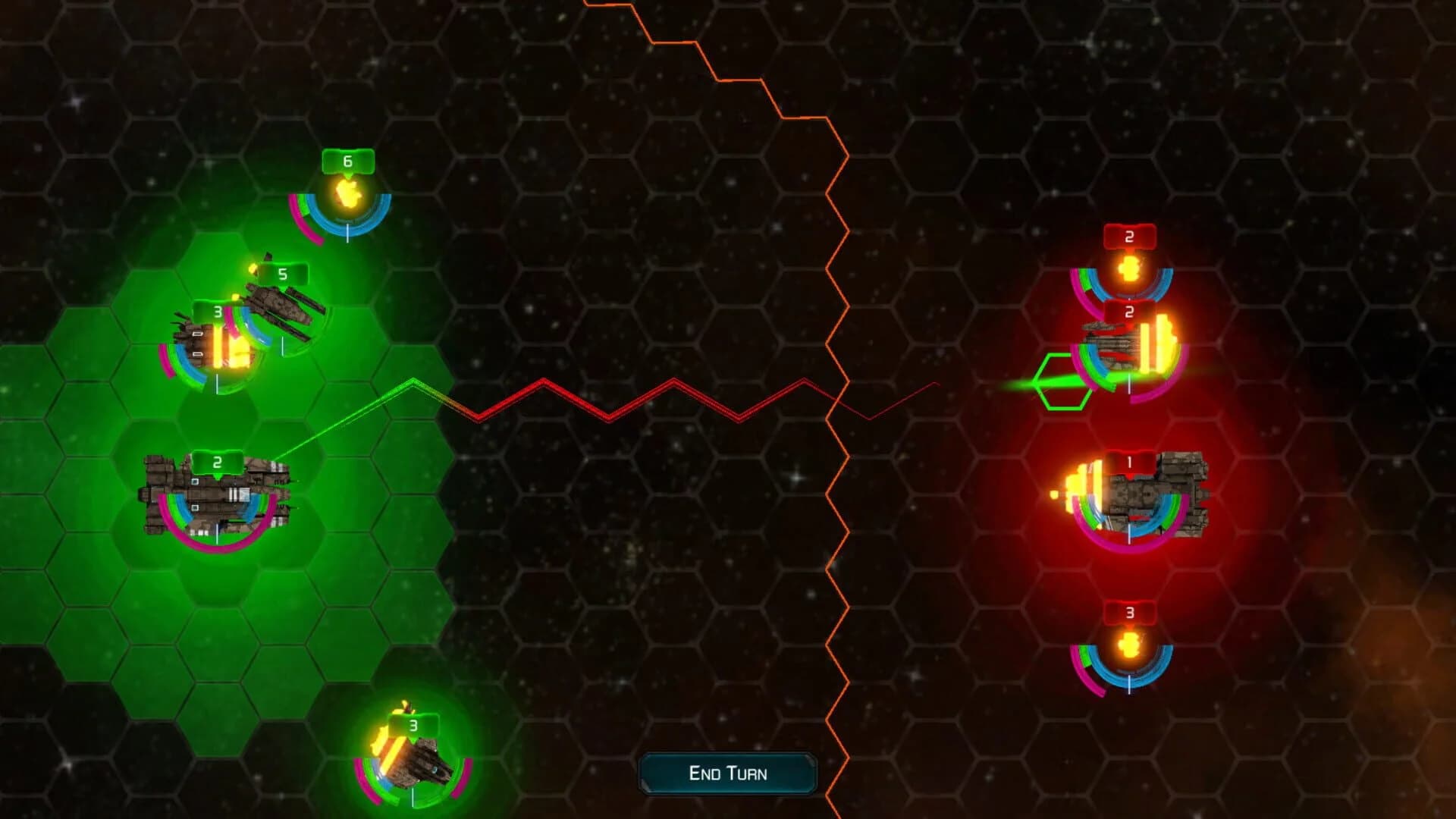Expand the red 2 enemy stack badge

pos(1129,235)
